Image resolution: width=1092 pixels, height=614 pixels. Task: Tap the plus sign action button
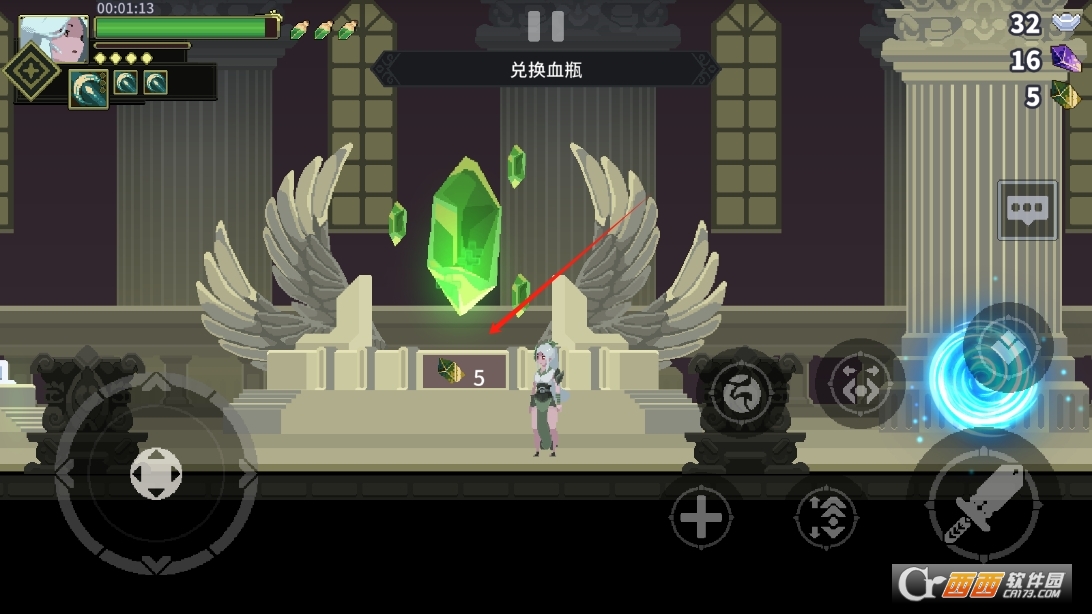click(x=700, y=518)
